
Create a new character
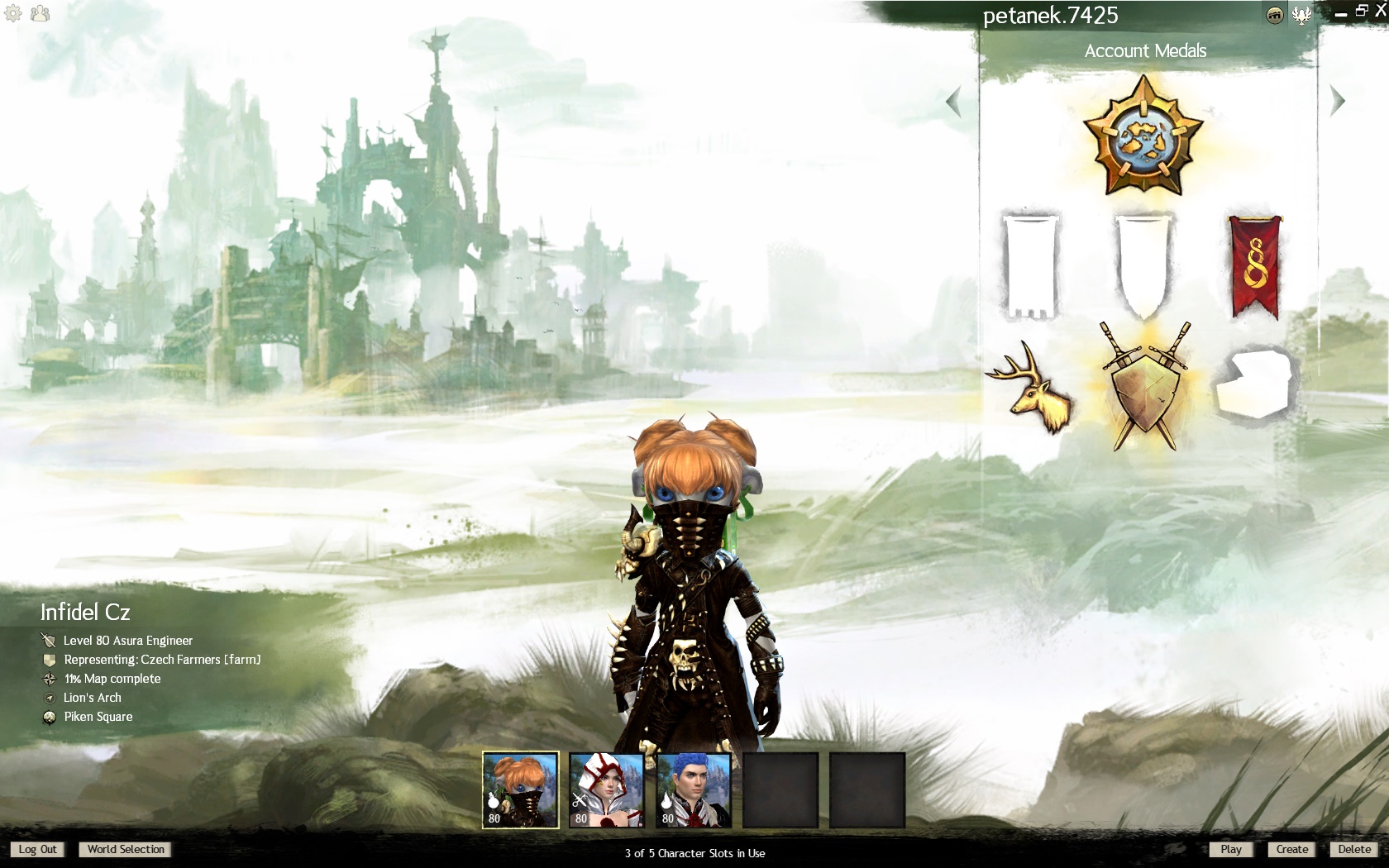click(x=1291, y=849)
